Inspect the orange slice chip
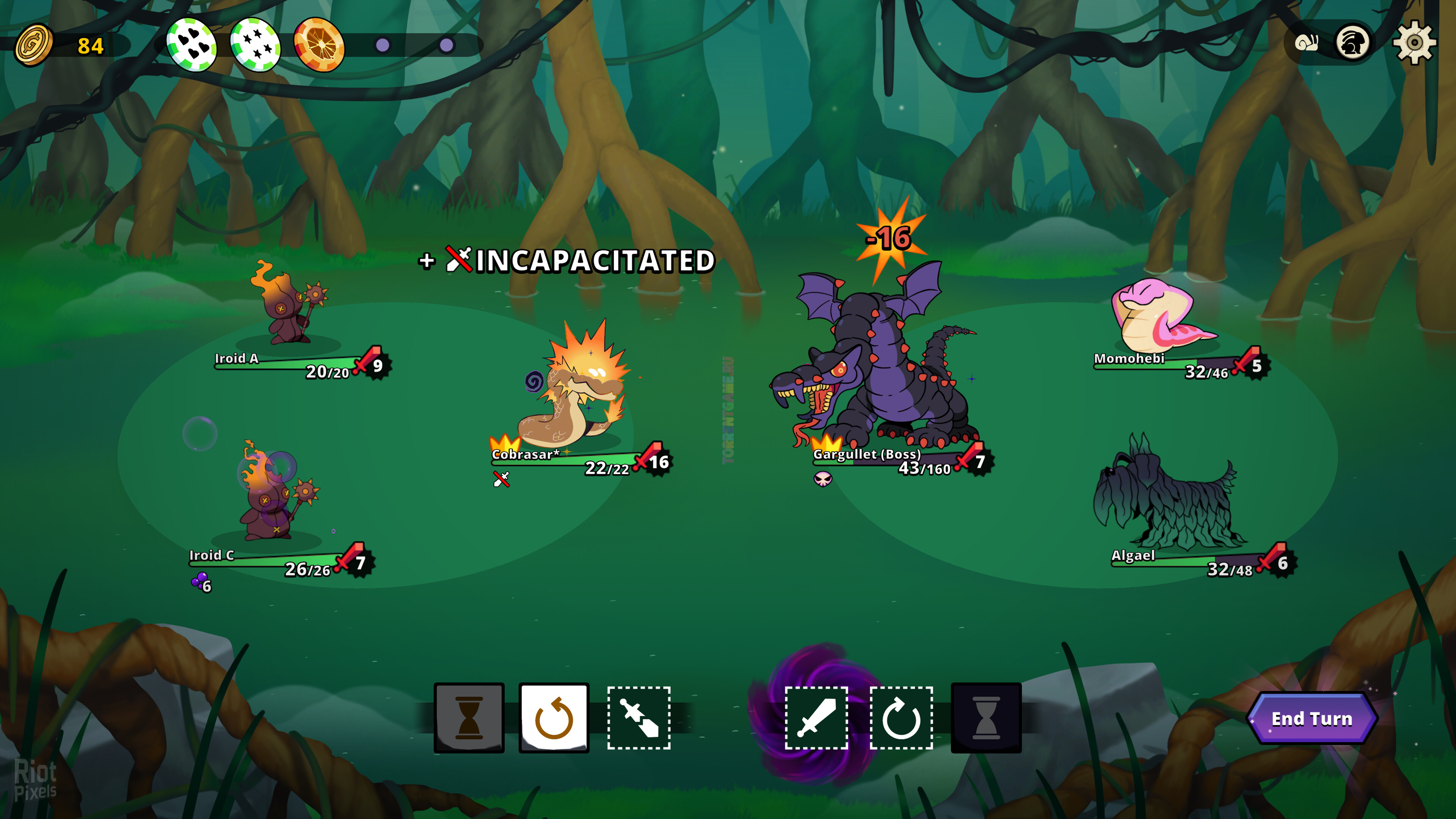 tap(319, 45)
